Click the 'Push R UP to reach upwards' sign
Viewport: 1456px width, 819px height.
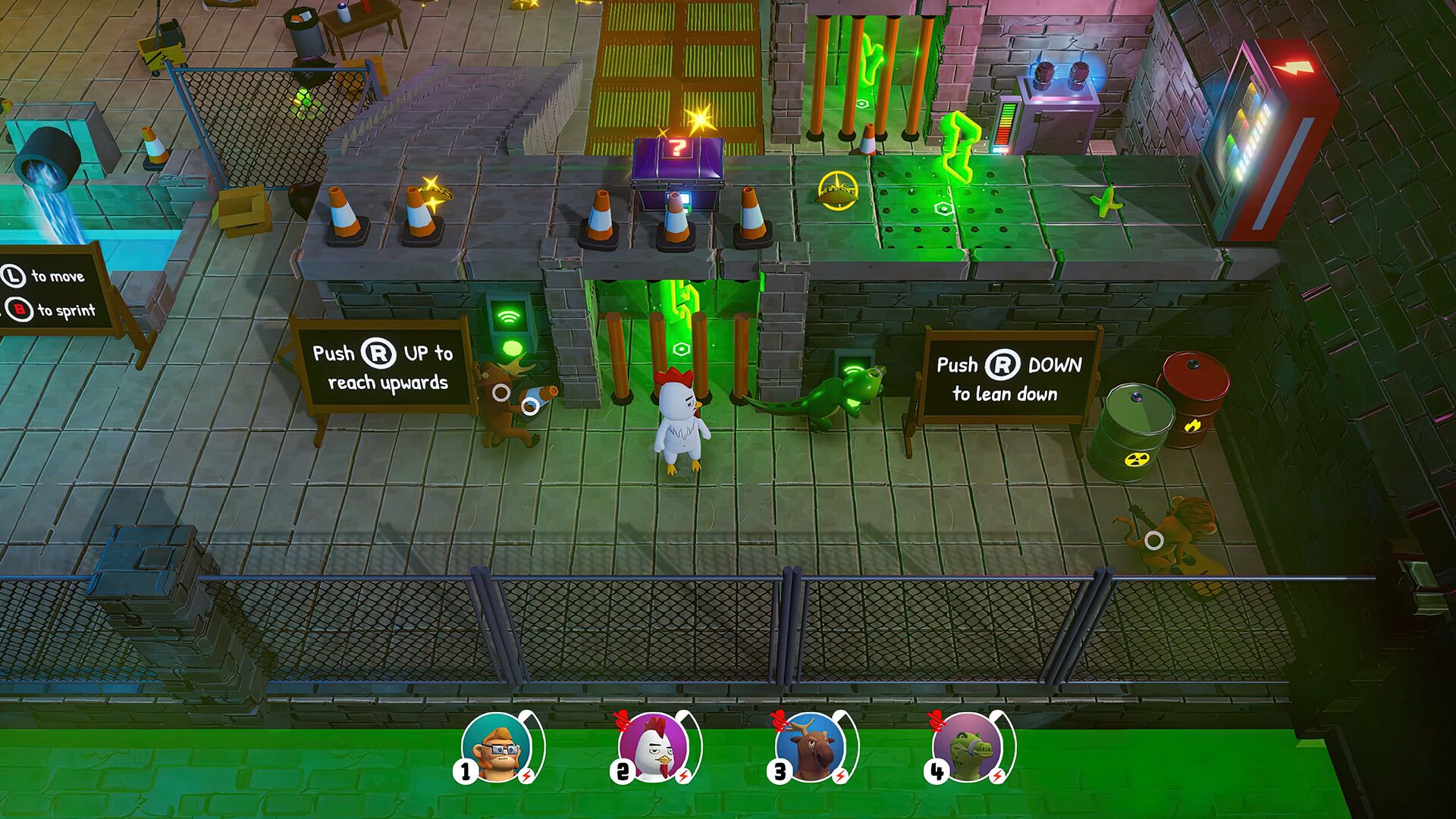[x=384, y=368]
